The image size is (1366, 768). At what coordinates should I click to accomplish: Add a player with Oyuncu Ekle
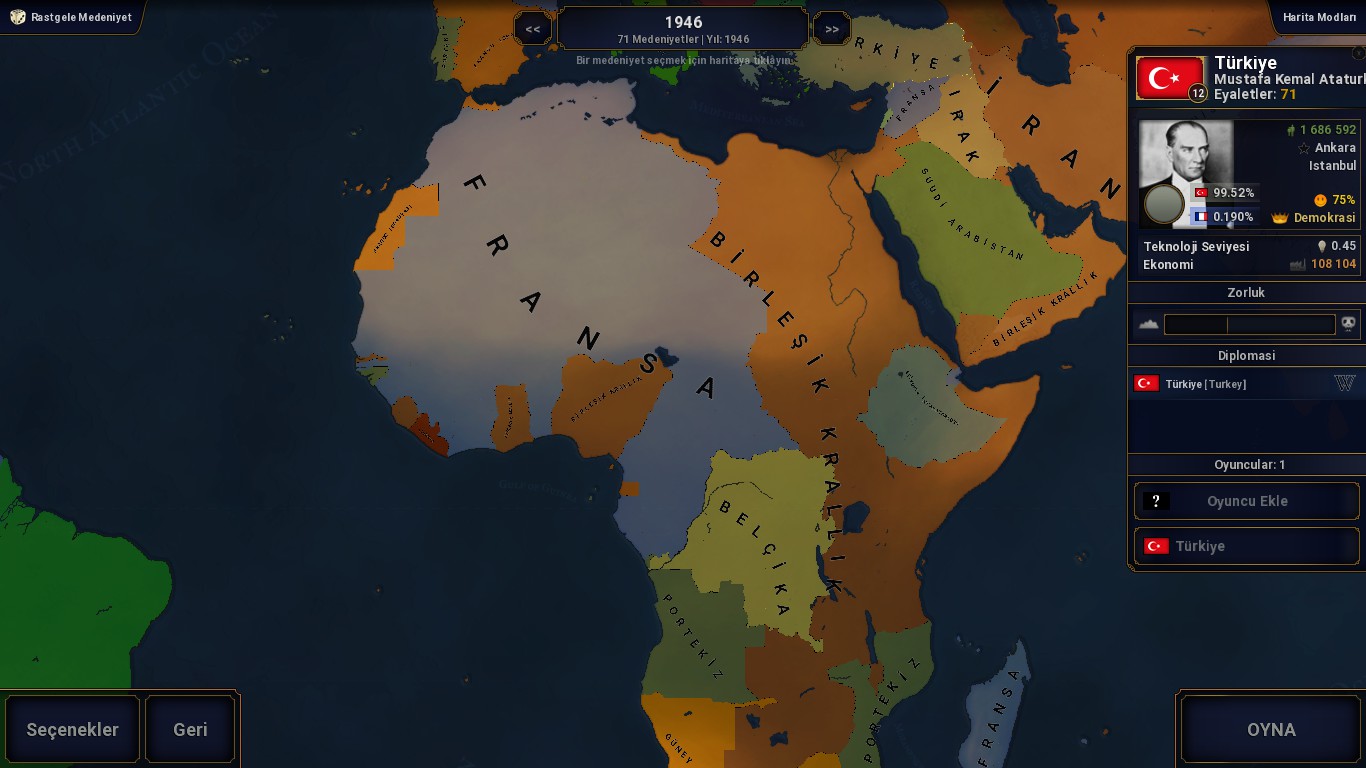point(1246,501)
